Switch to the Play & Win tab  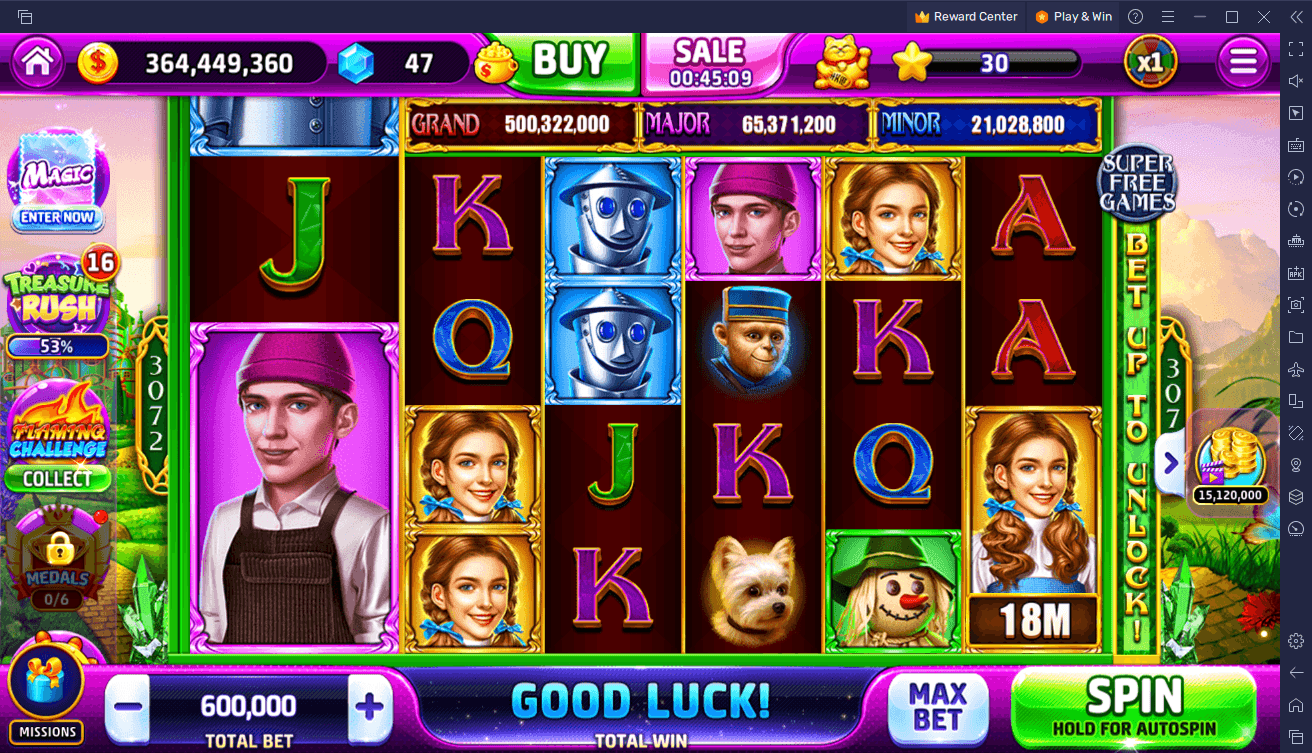pyautogui.click(x=1073, y=16)
